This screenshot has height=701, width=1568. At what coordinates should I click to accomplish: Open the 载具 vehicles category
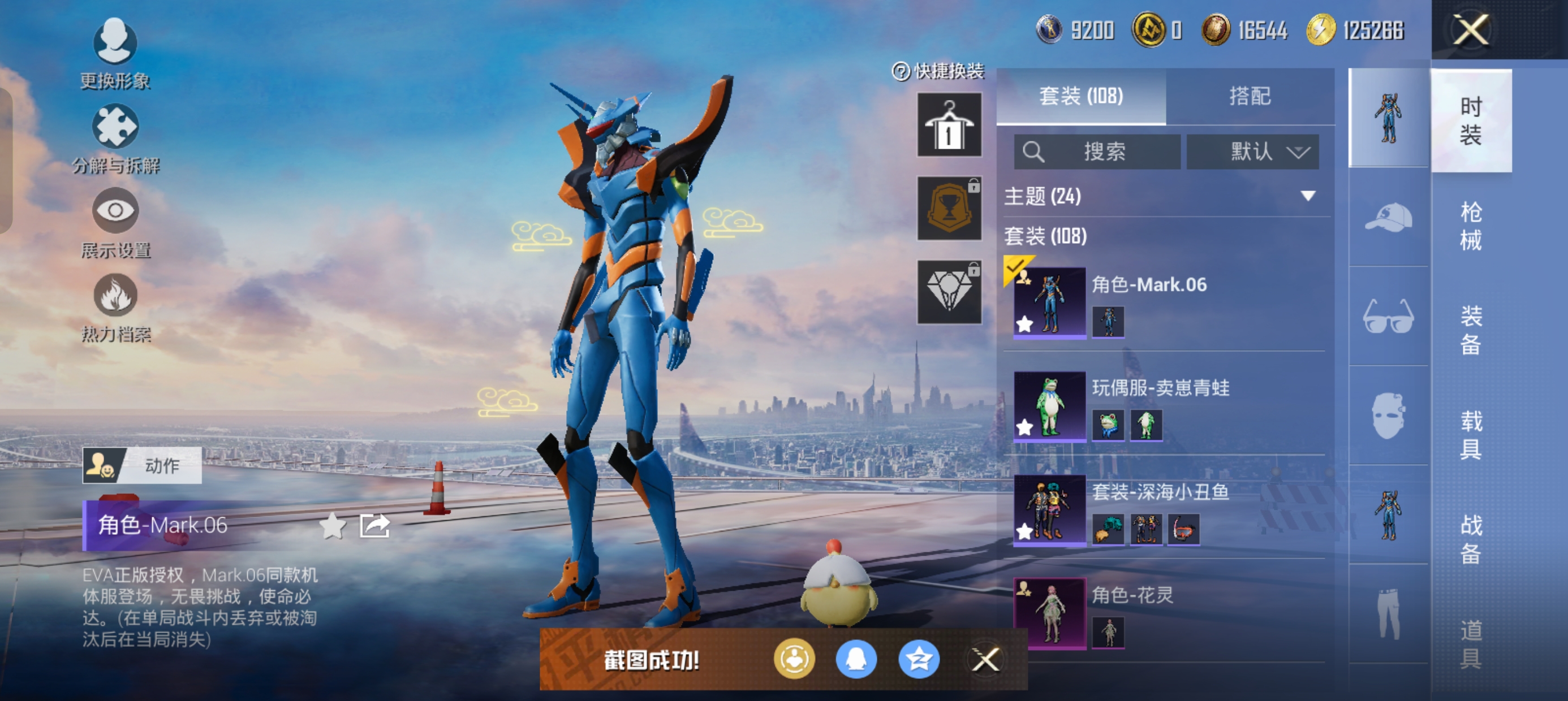tap(1471, 435)
